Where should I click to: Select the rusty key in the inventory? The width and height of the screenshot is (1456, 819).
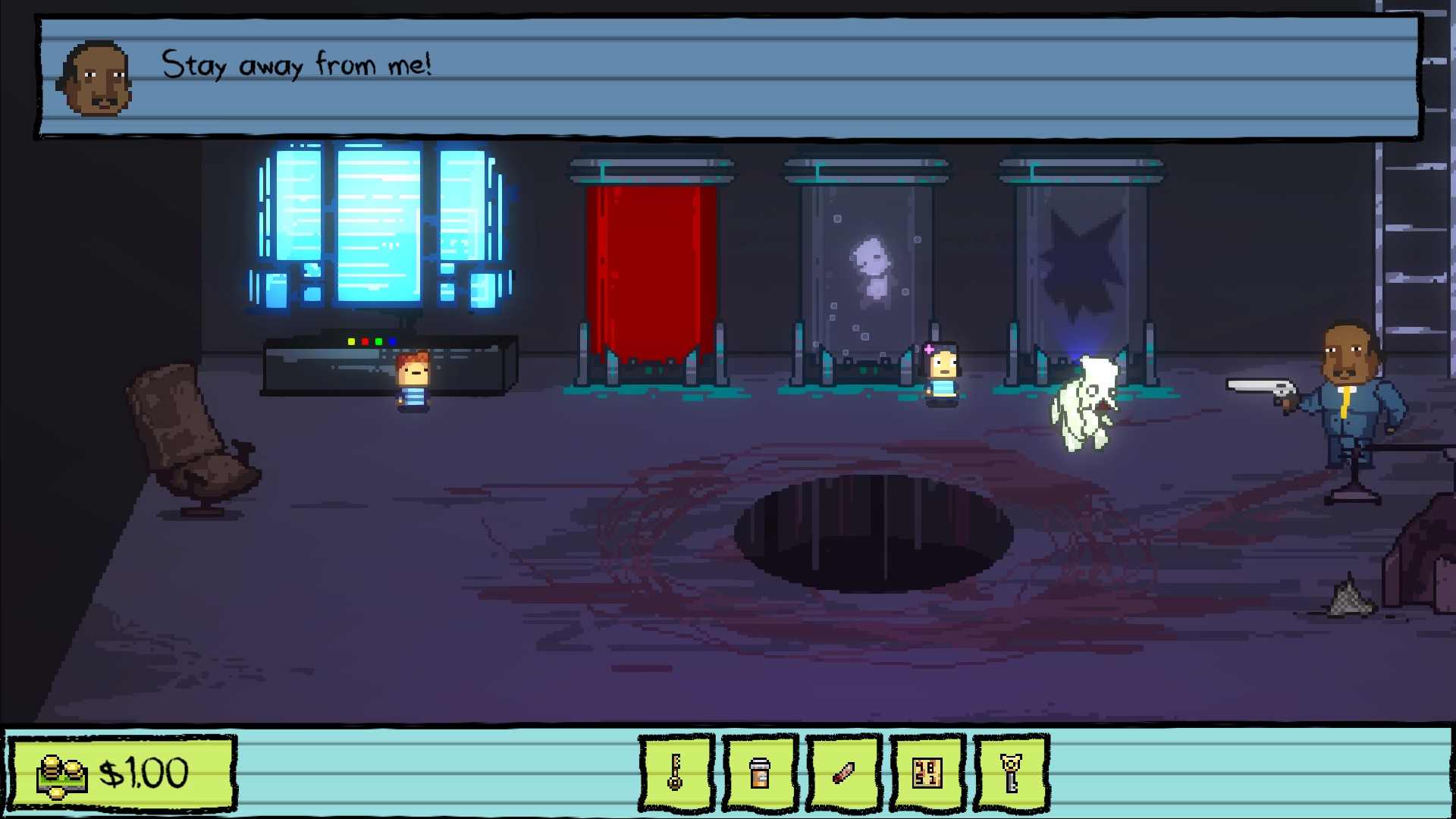pos(677,773)
